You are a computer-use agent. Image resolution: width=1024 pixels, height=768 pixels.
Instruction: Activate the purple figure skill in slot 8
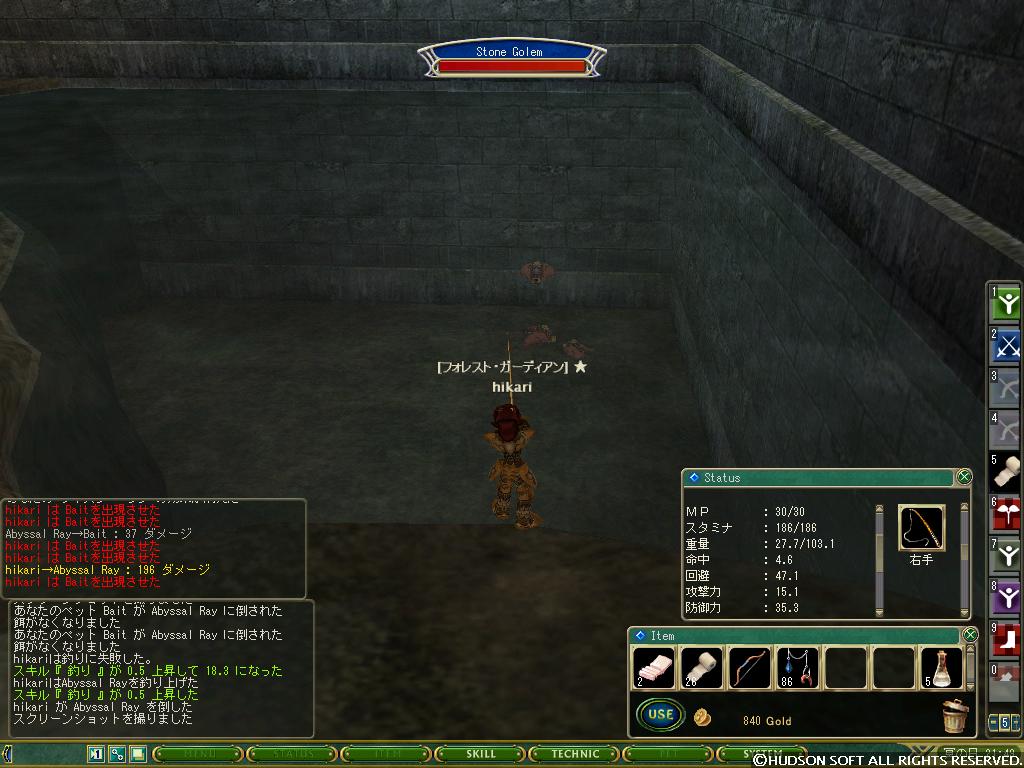click(1006, 598)
